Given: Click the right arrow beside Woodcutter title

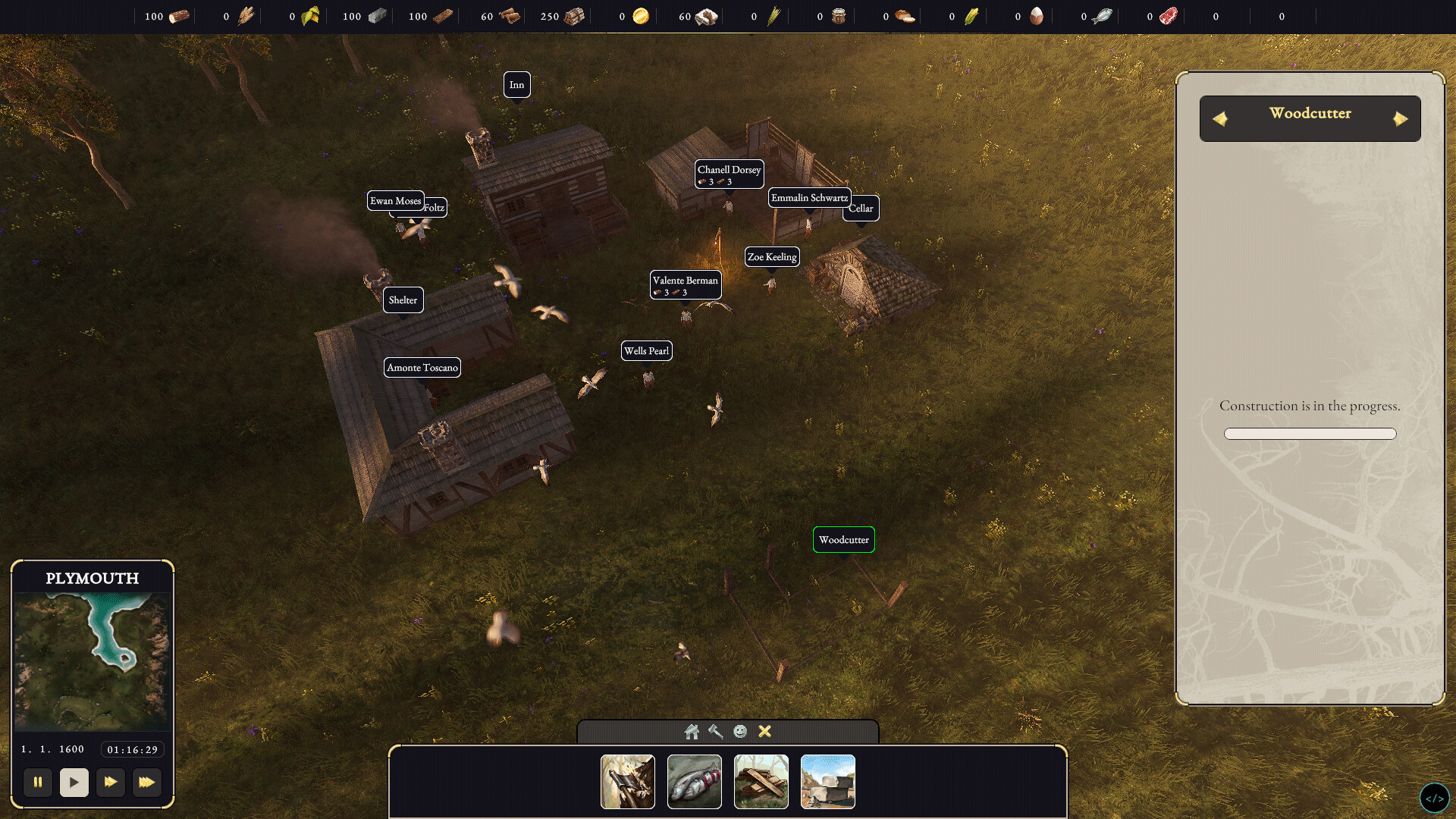Looking at the screenshot, I should click(1401, 118).
